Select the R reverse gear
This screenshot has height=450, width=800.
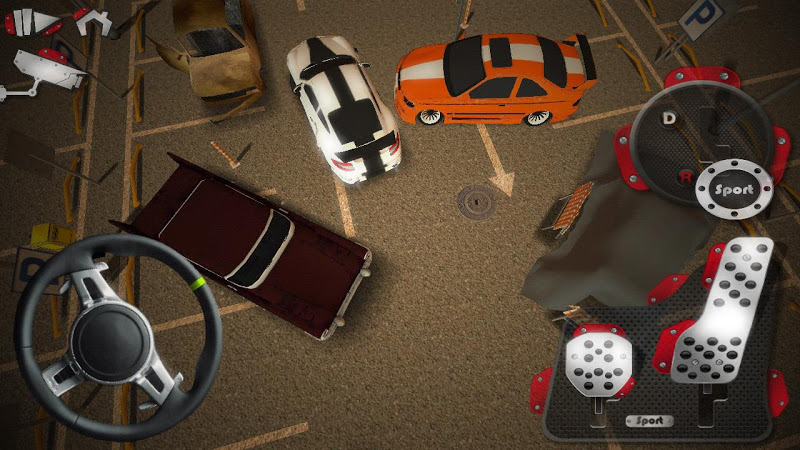[x=685, y=177]
